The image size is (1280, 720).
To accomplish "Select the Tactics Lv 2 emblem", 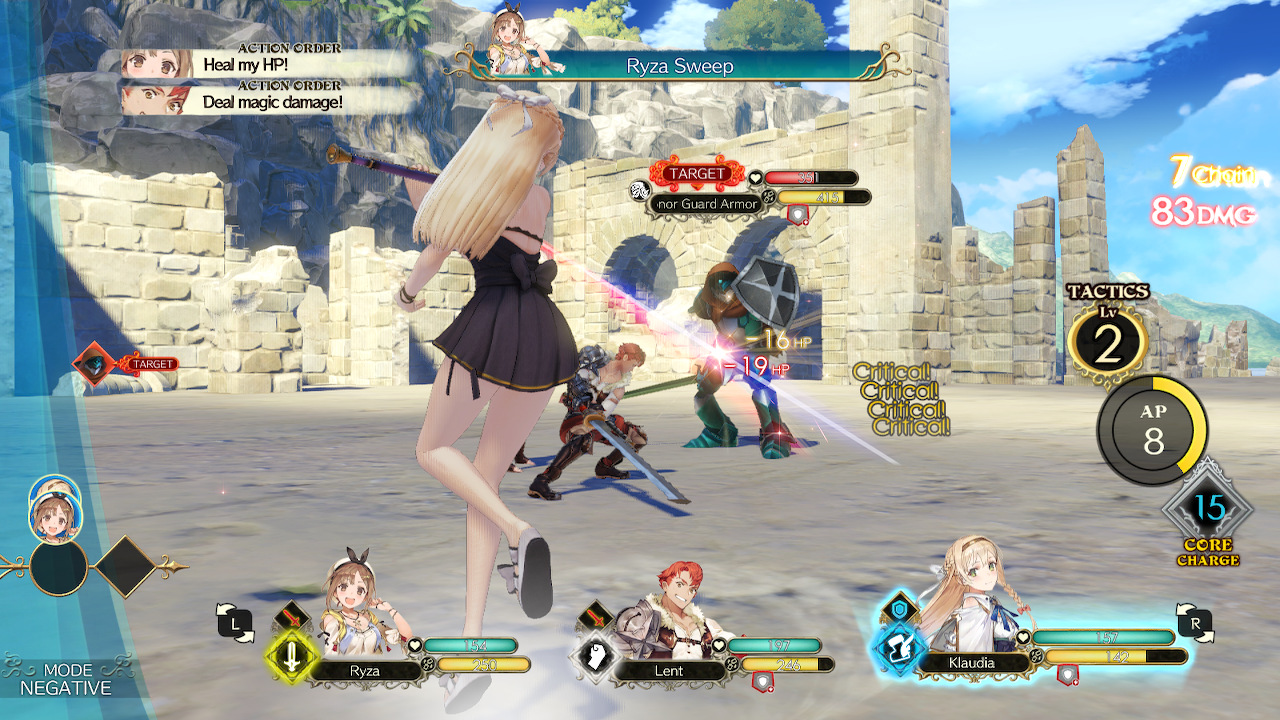I will click(1110, 338).
